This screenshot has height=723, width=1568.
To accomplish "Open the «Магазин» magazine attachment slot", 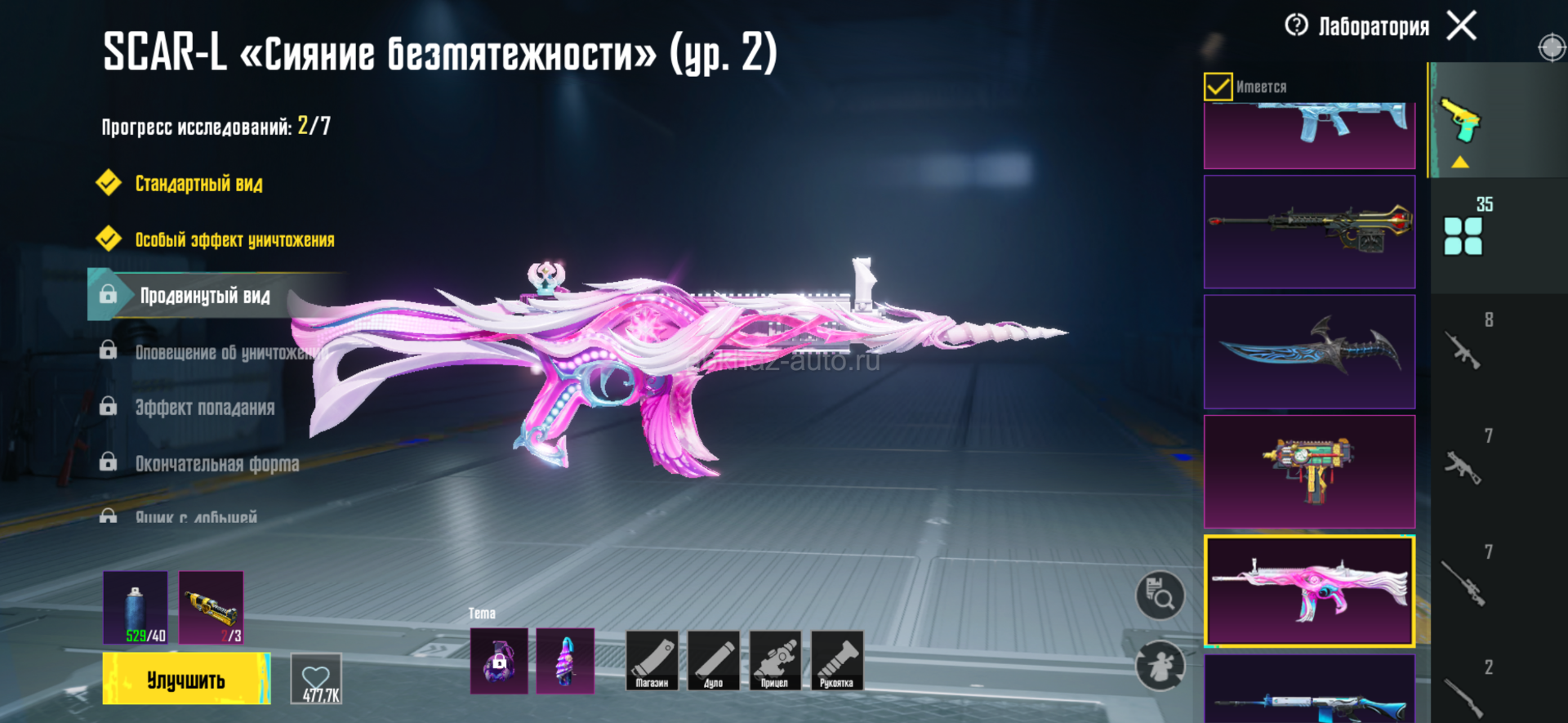I will pyautogui.click(x=652, y=661).
